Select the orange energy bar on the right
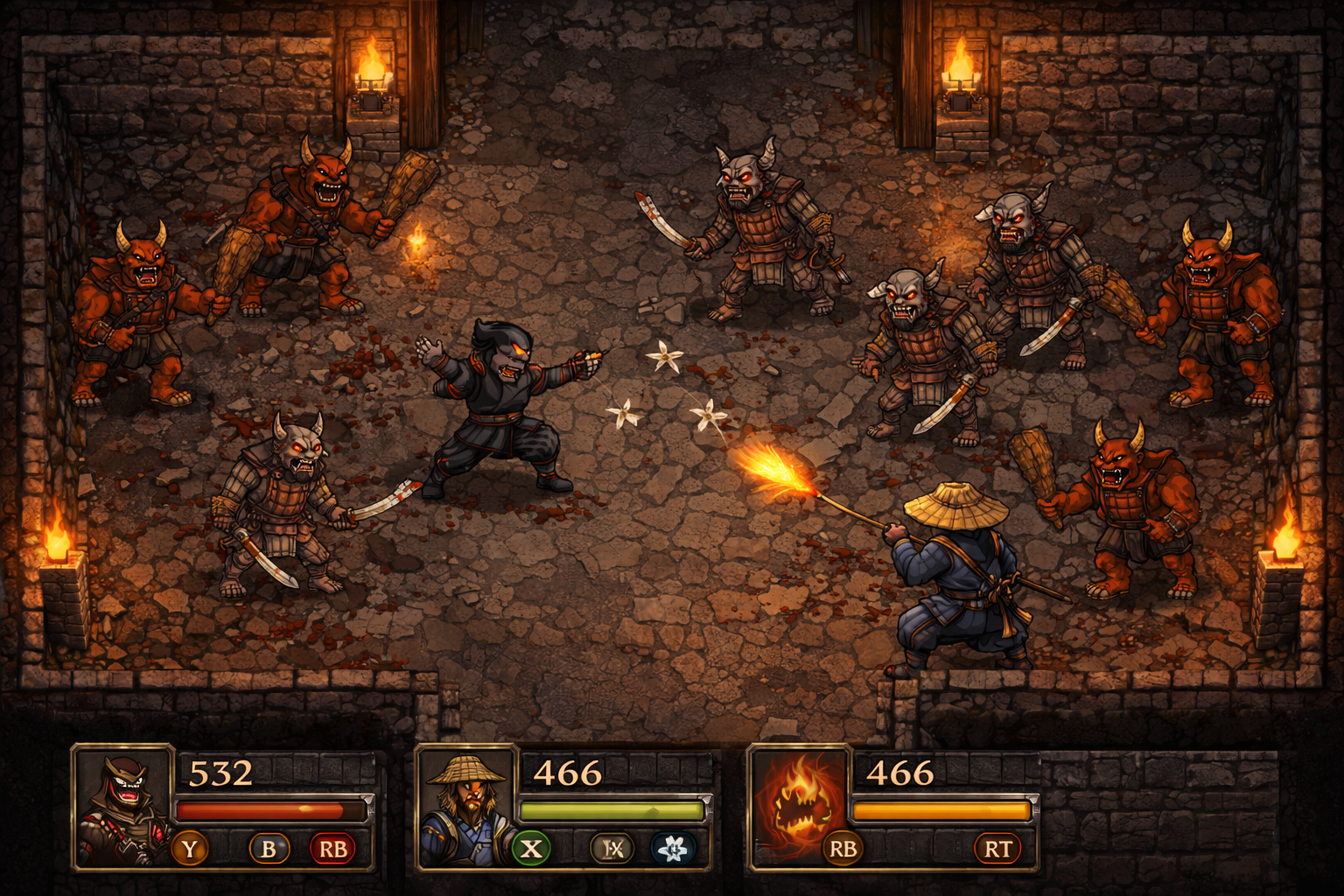The height and width of the screenshot is (896, 1344). click(941, 809)
